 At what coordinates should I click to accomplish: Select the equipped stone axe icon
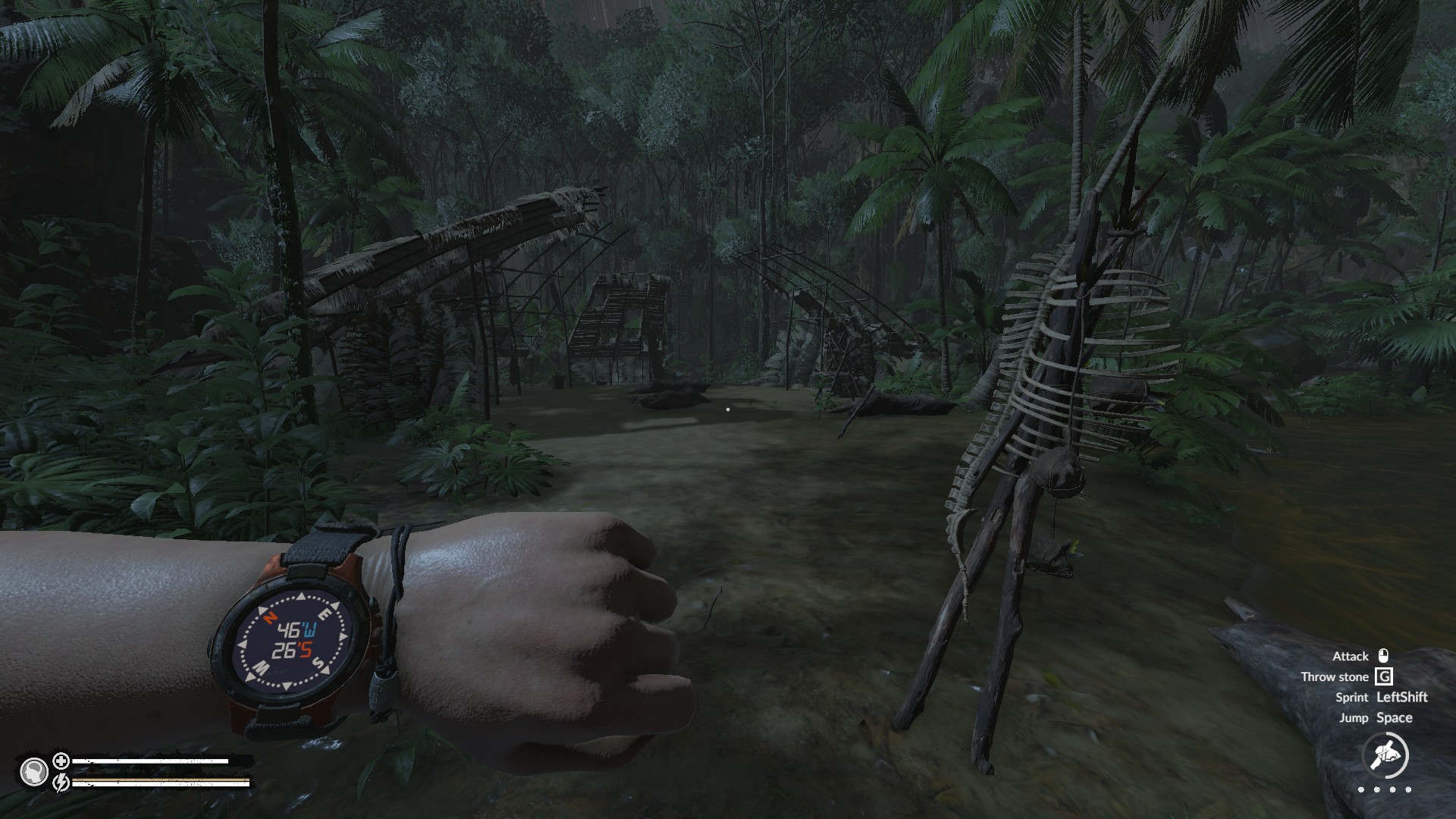pyautogui.click(x=1385, y=755)
